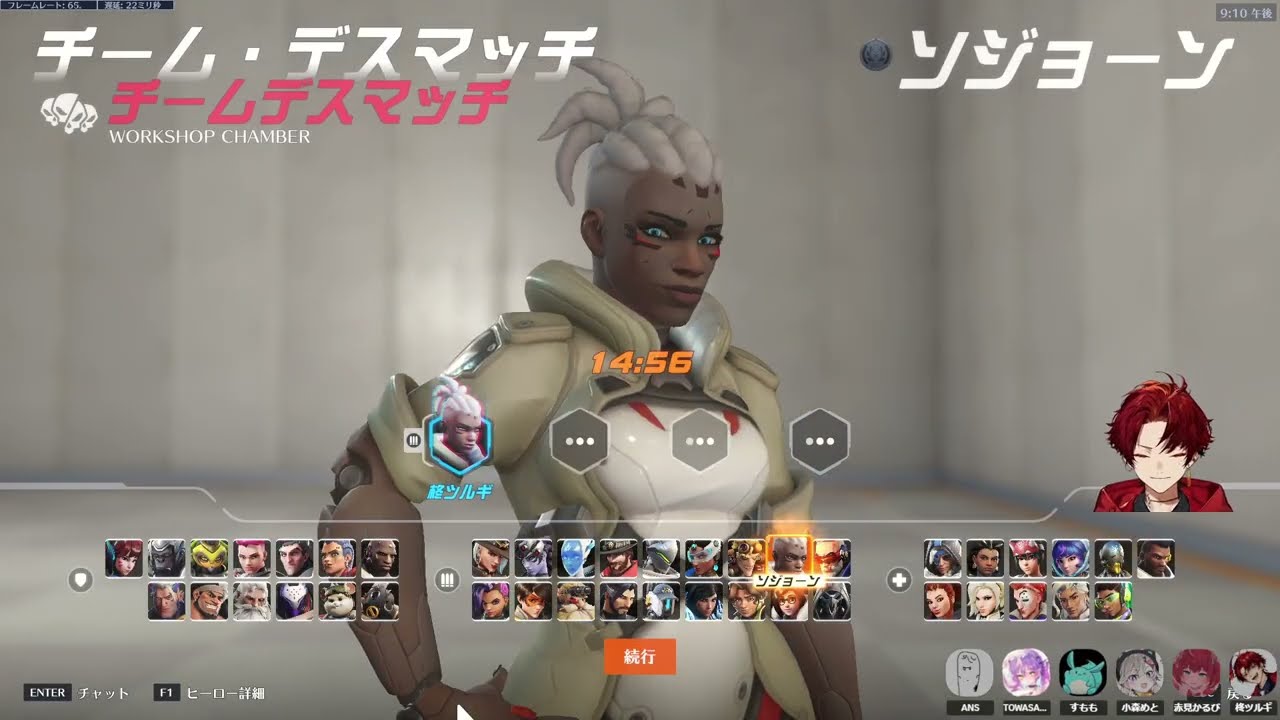
Task: Select the Mercy hero portrait
Action: tap(985, 602)
